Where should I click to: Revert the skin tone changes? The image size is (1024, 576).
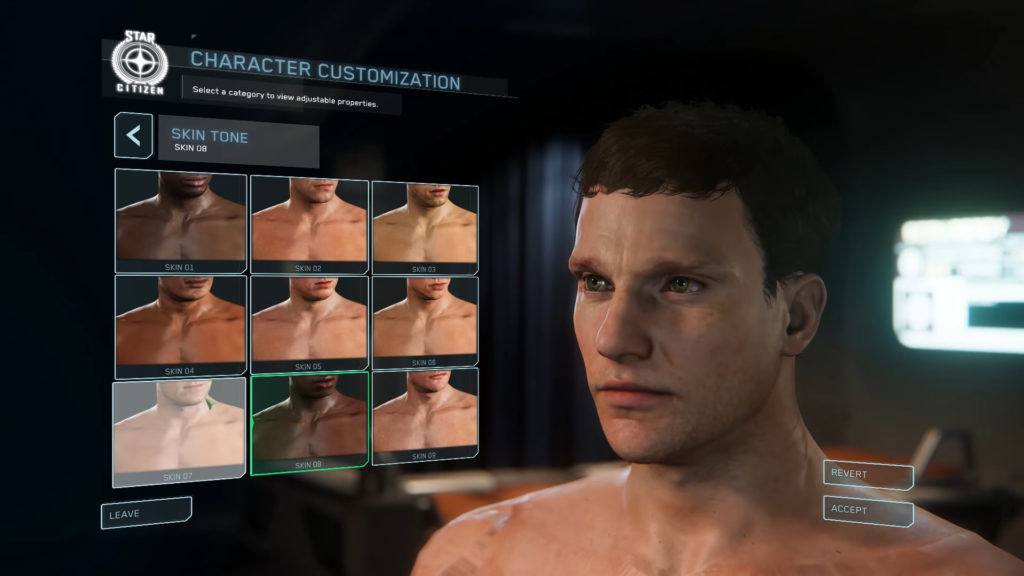click(x=867, y=475)
